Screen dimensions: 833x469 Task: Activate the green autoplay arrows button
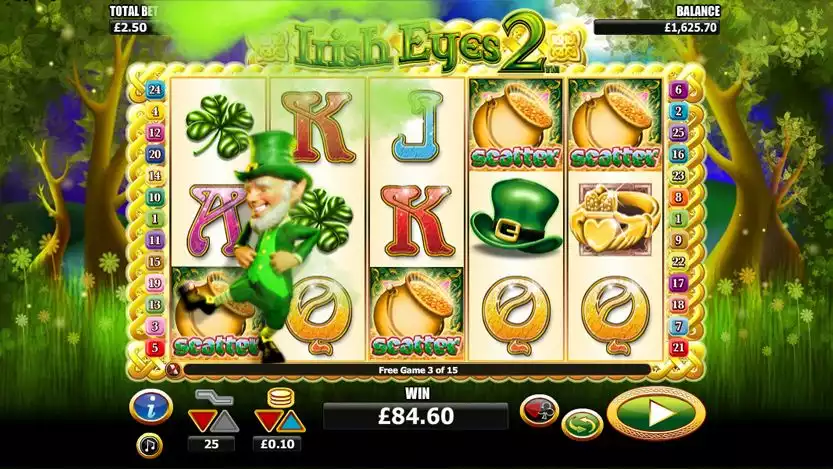pos(581,424)
